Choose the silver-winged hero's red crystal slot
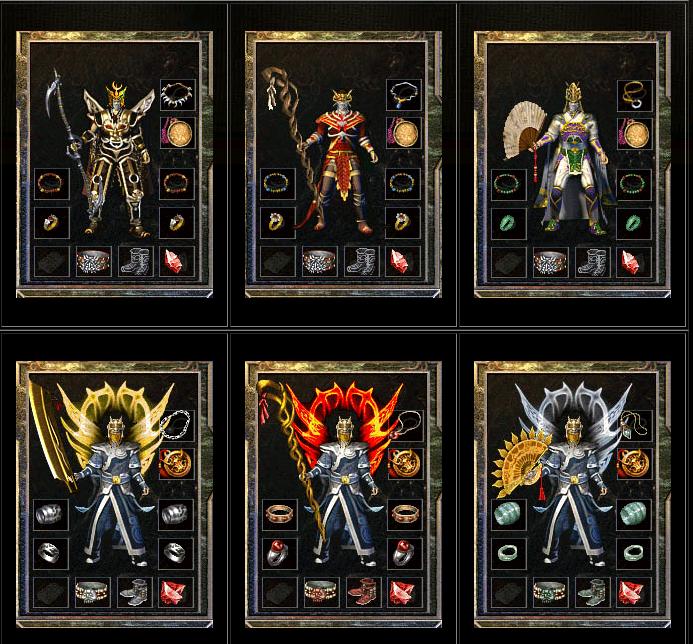 click(x=633, y=592)
